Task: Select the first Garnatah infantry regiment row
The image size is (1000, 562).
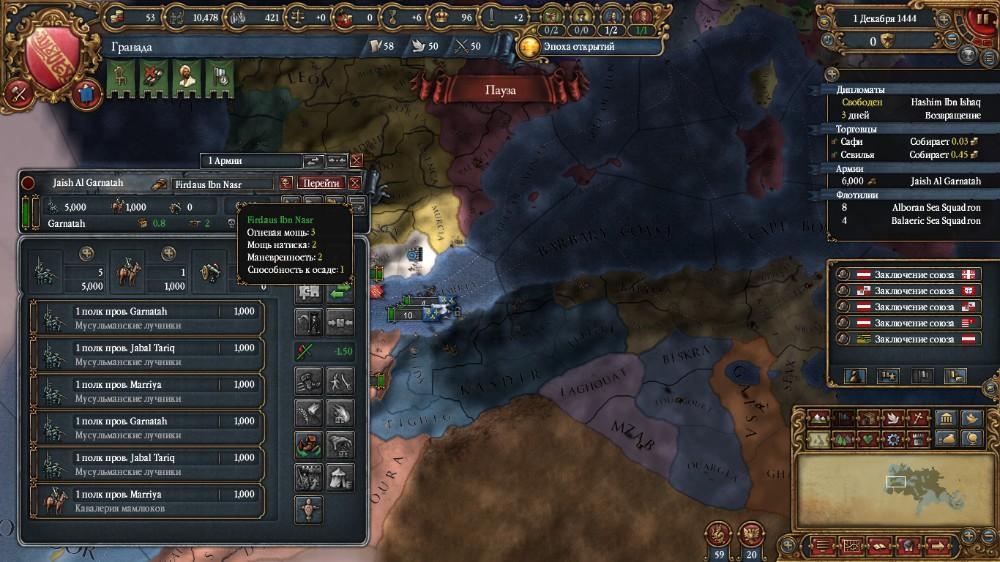Action: point(150,317)
